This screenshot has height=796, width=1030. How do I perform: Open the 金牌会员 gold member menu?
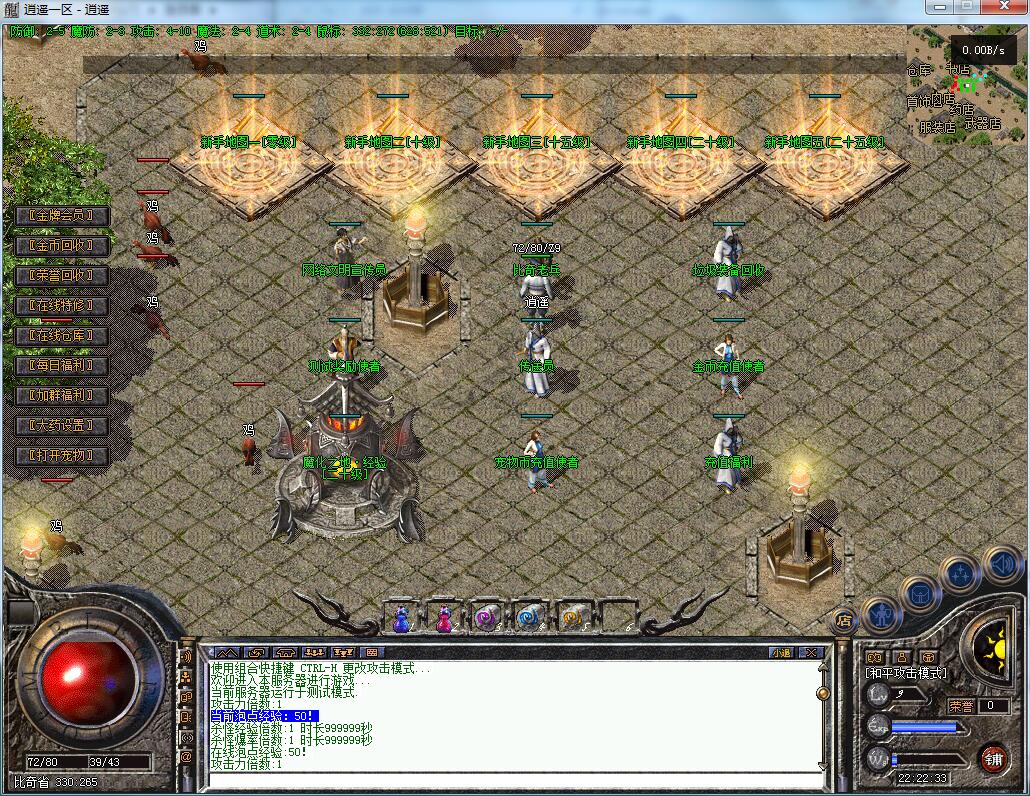[x=62, y=216]
